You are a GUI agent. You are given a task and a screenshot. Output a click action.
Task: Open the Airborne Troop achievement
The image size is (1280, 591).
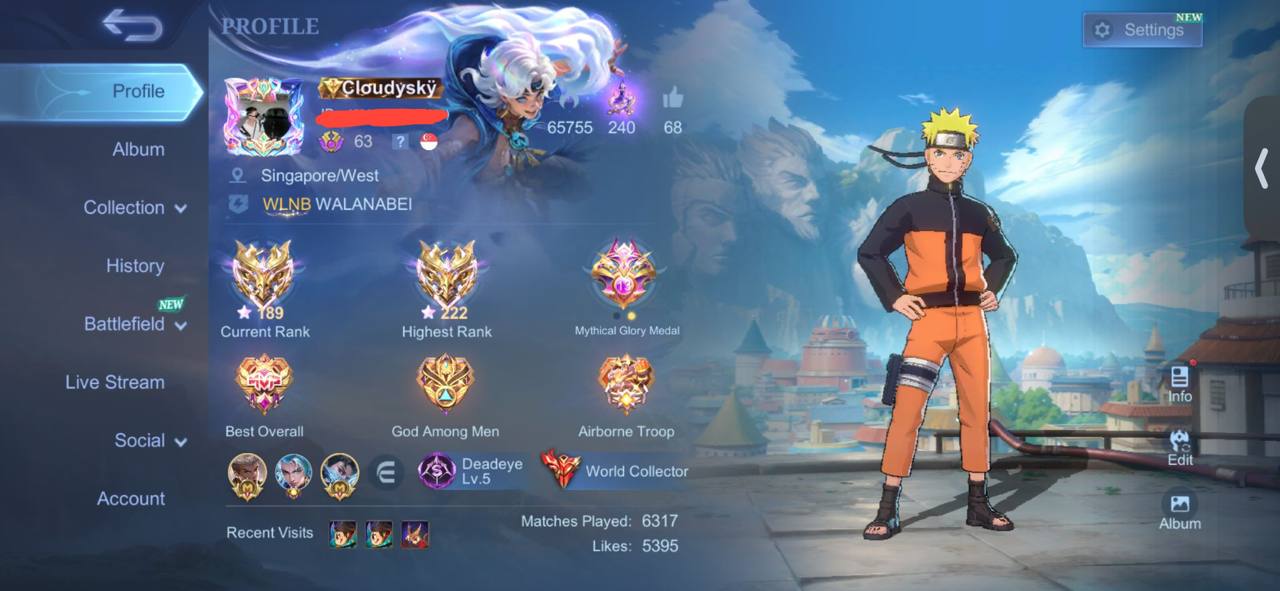coord(626,387)
